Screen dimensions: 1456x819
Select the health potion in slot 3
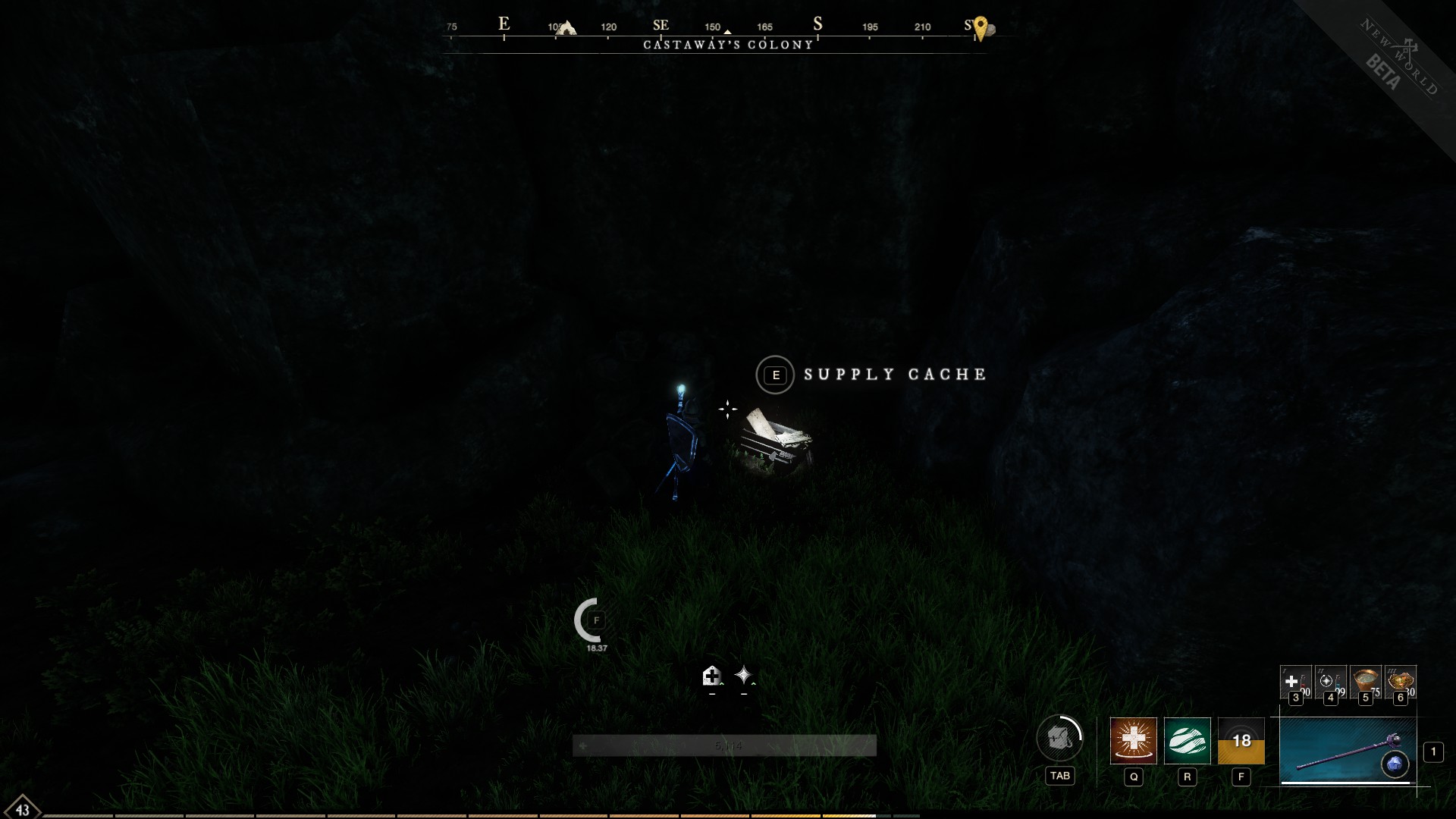point(1296,680)
